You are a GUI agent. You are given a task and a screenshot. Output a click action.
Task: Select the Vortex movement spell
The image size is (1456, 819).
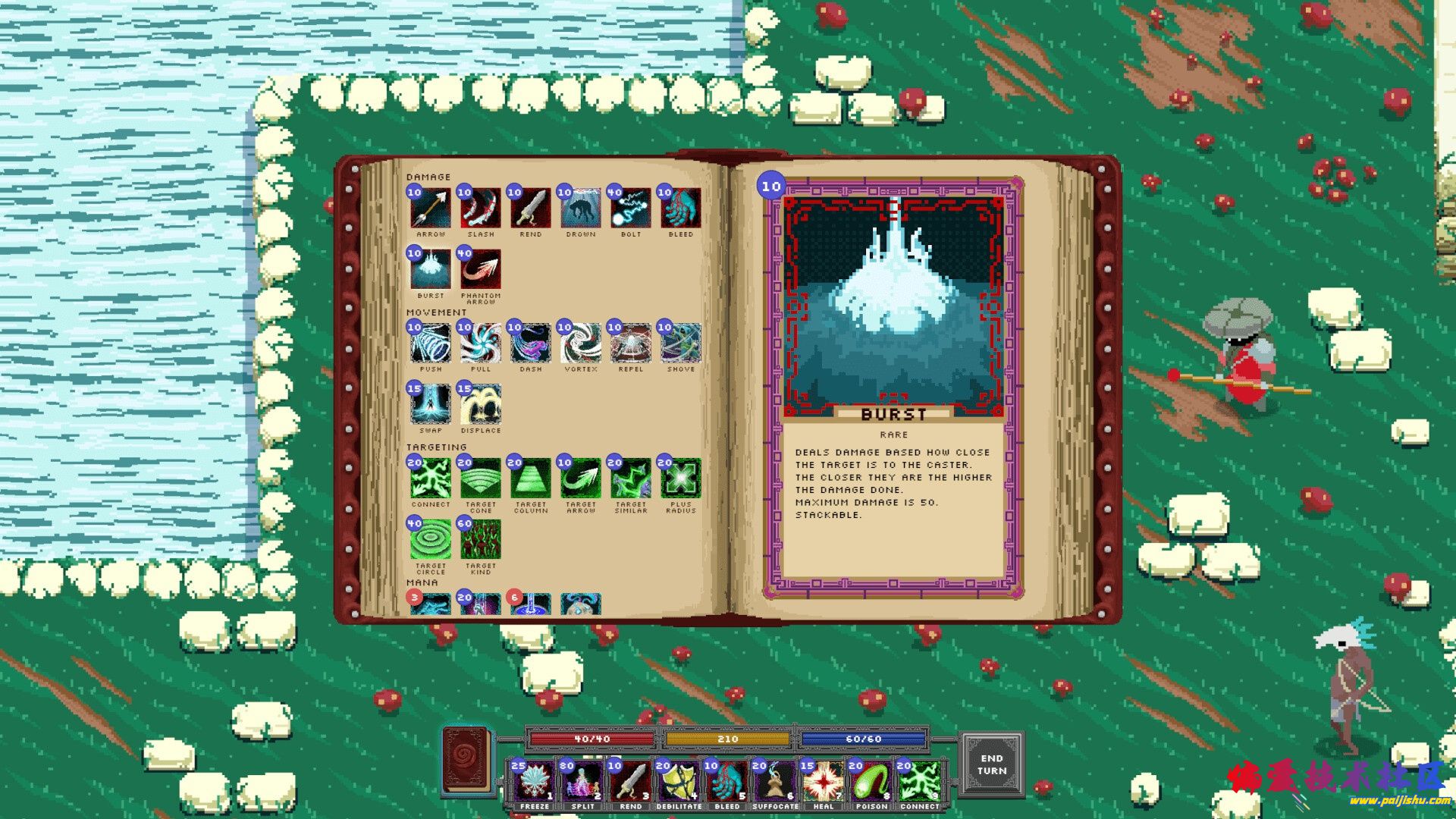tap(581, 344)
